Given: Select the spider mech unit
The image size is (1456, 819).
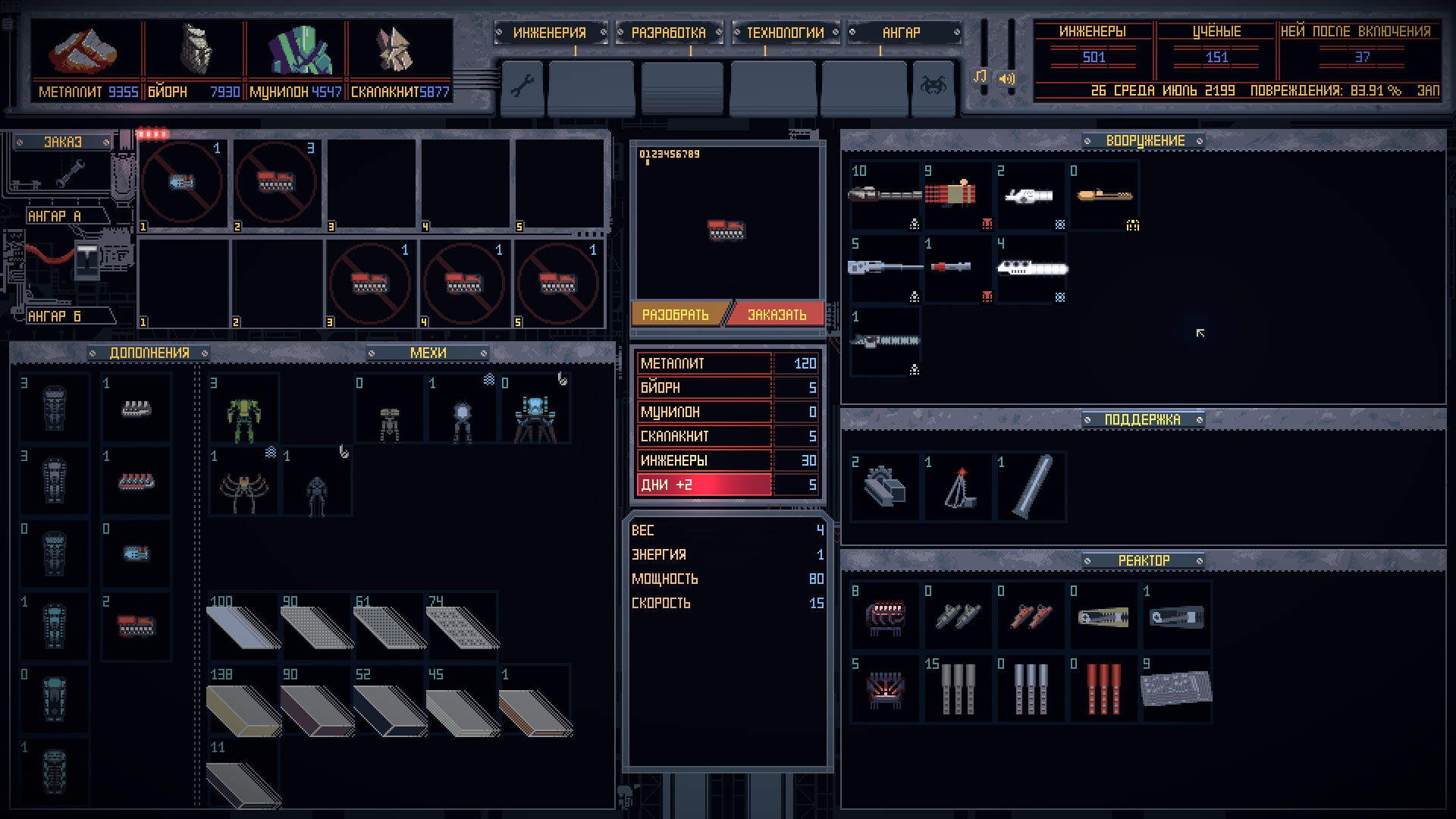Looking at the screenshot, I should tap(243, 482).
